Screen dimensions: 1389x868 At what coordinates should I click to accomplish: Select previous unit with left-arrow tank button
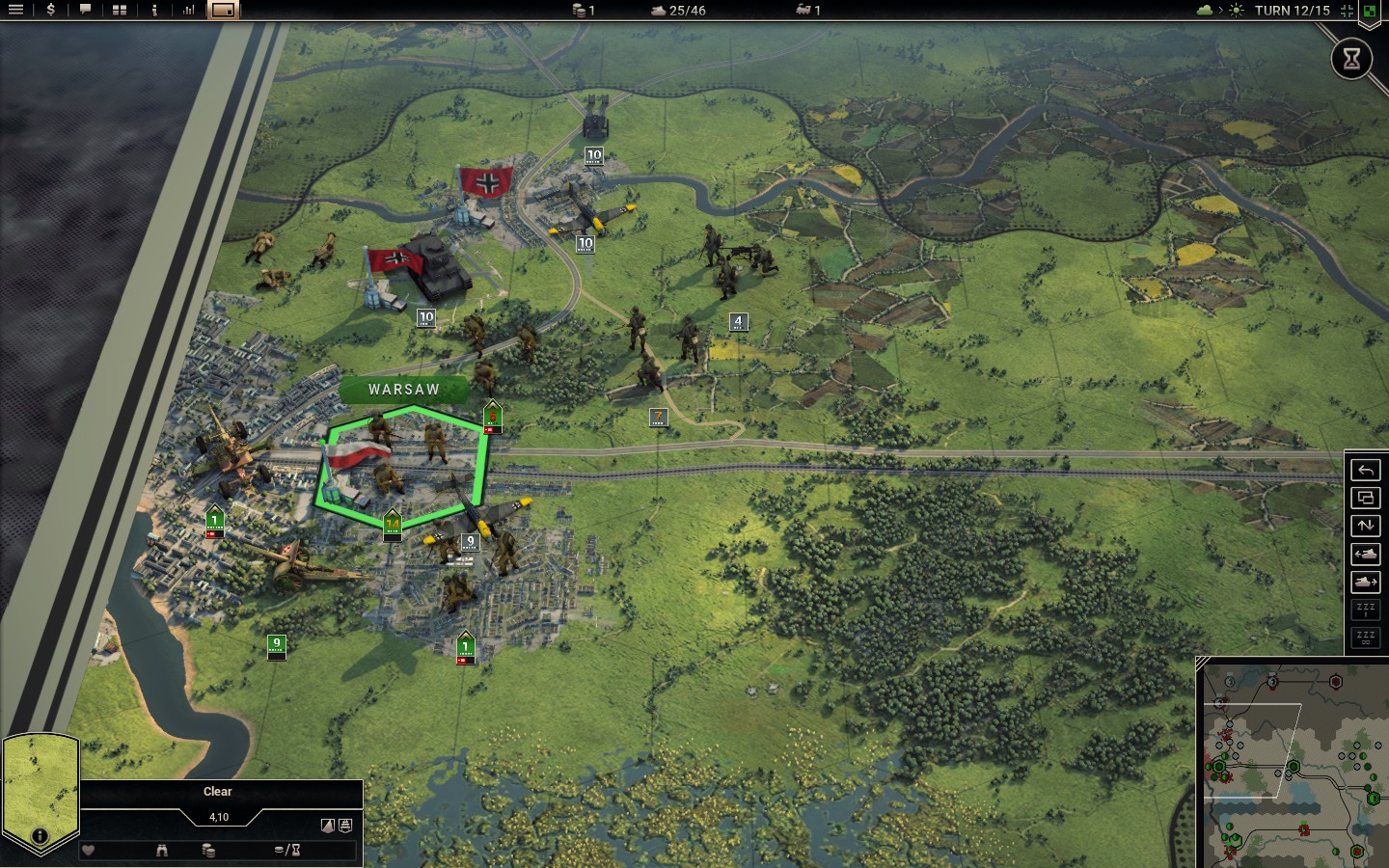[x=1365, y=554]
